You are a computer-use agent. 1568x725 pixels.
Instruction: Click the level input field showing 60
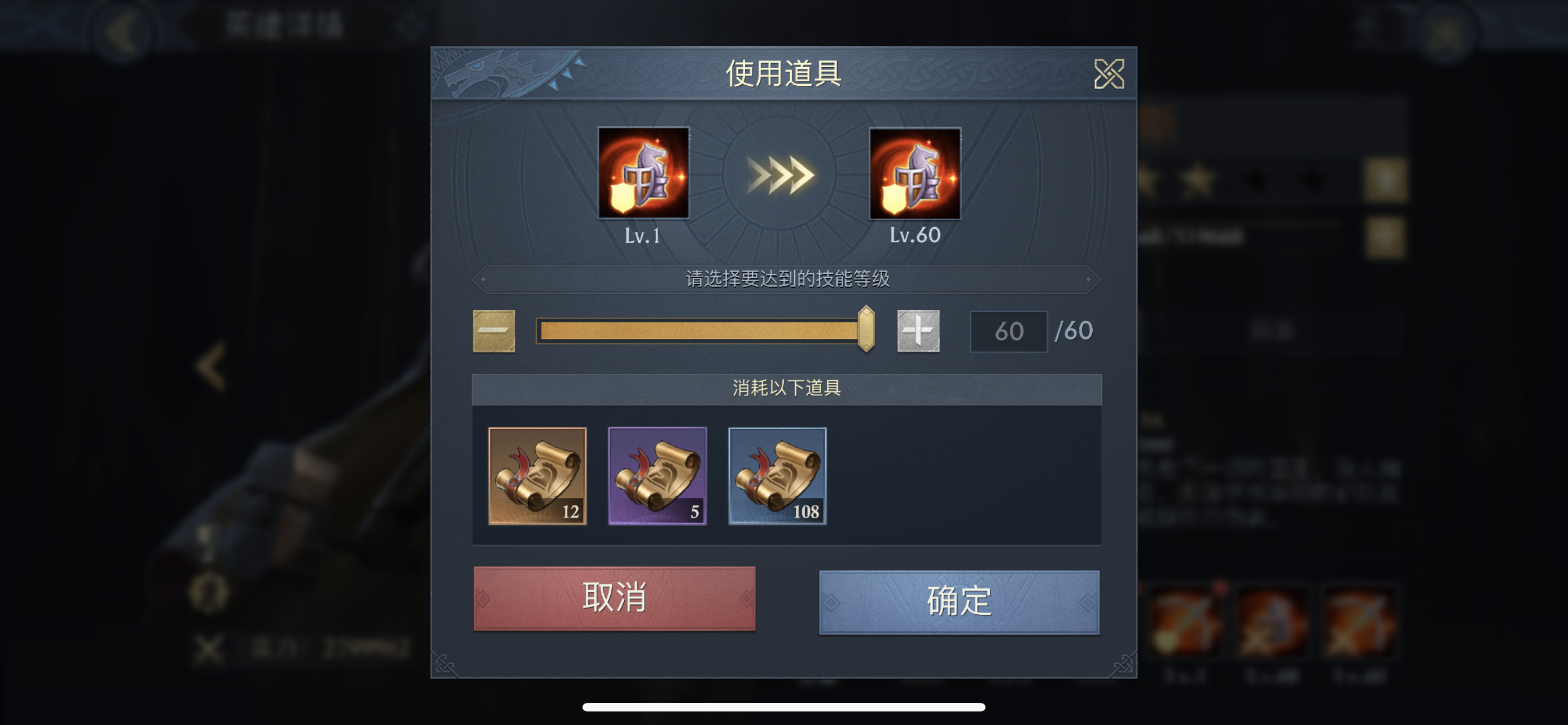click(x=1008, y=329)
